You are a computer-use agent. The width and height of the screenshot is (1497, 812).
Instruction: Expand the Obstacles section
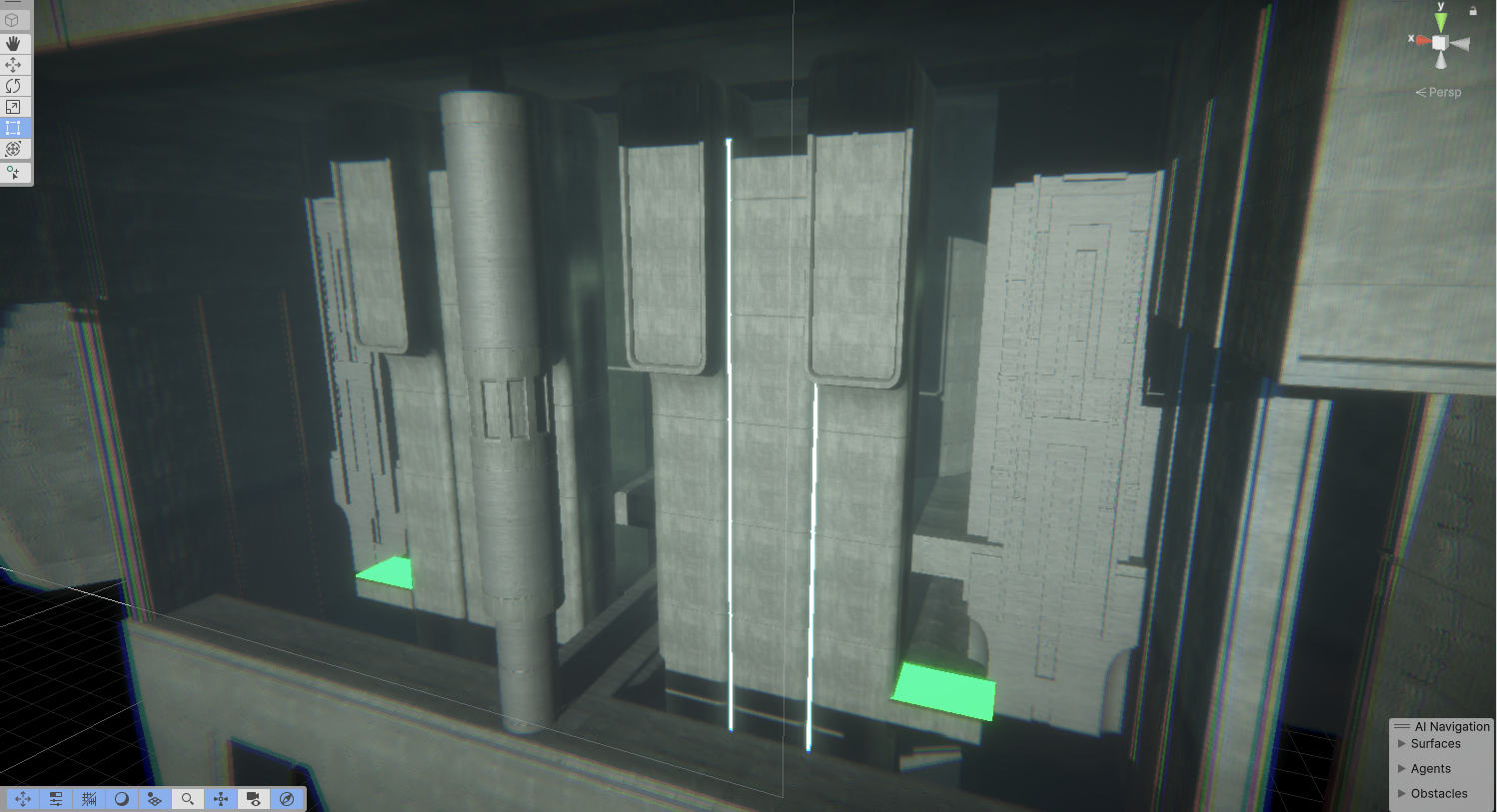pyautogui.click(x=1439, y=793)
